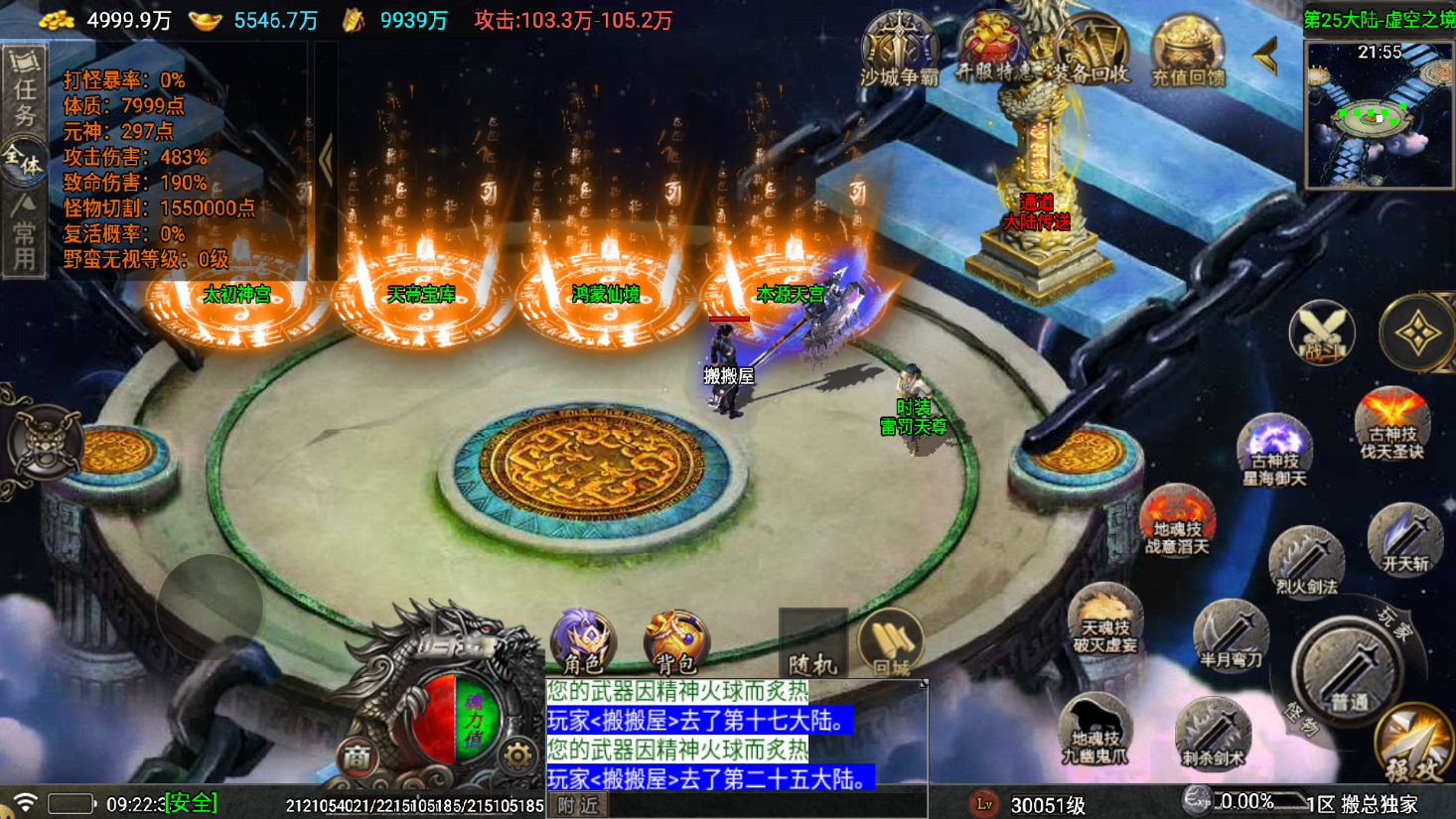The width and height of the screenshot is (1456, 819).
Task: Open the 充值回馈 recharge reward
Action: click(x=1188, y=50)
